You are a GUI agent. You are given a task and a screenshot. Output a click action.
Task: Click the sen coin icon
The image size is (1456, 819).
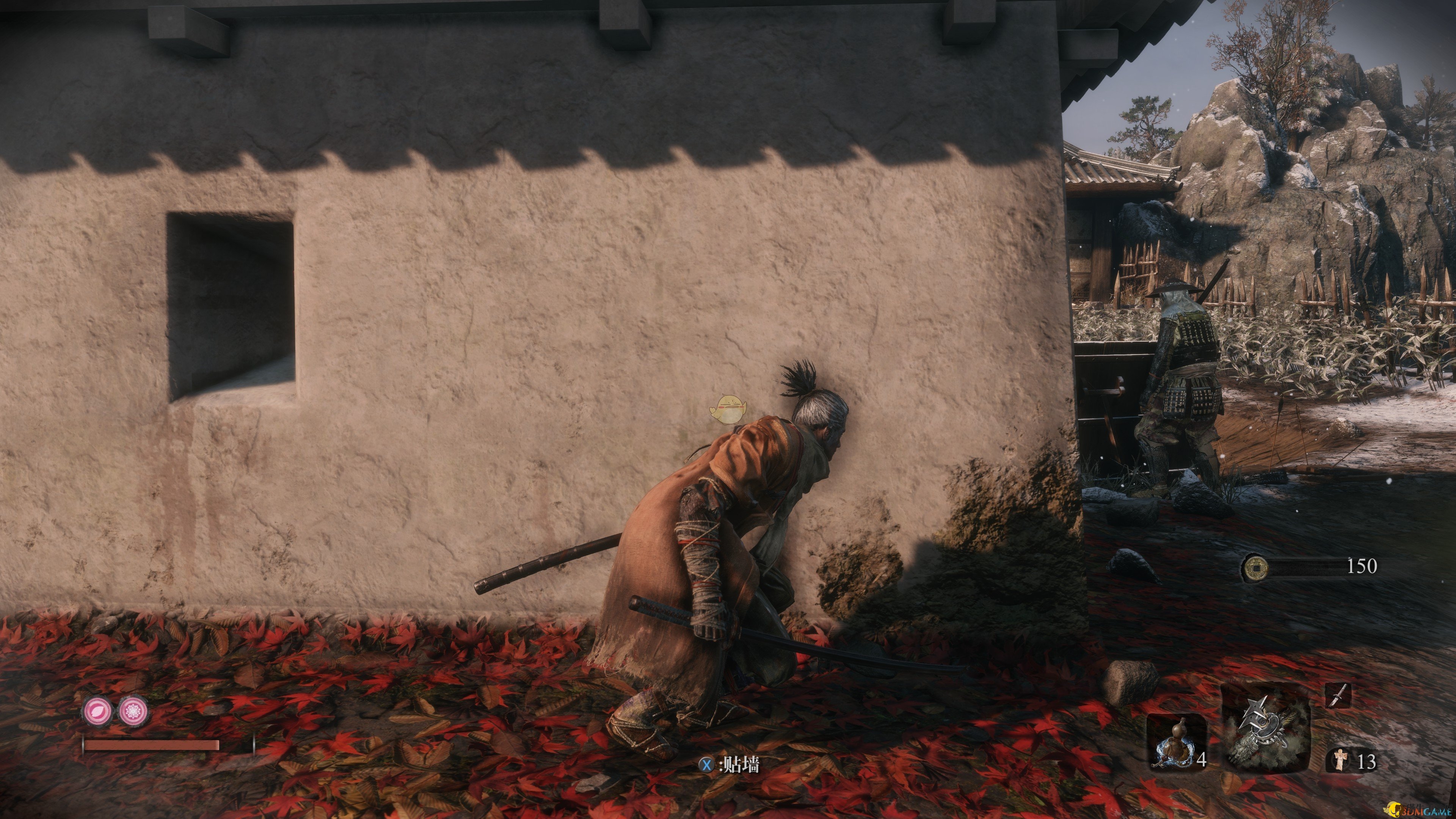[1254, 568]
